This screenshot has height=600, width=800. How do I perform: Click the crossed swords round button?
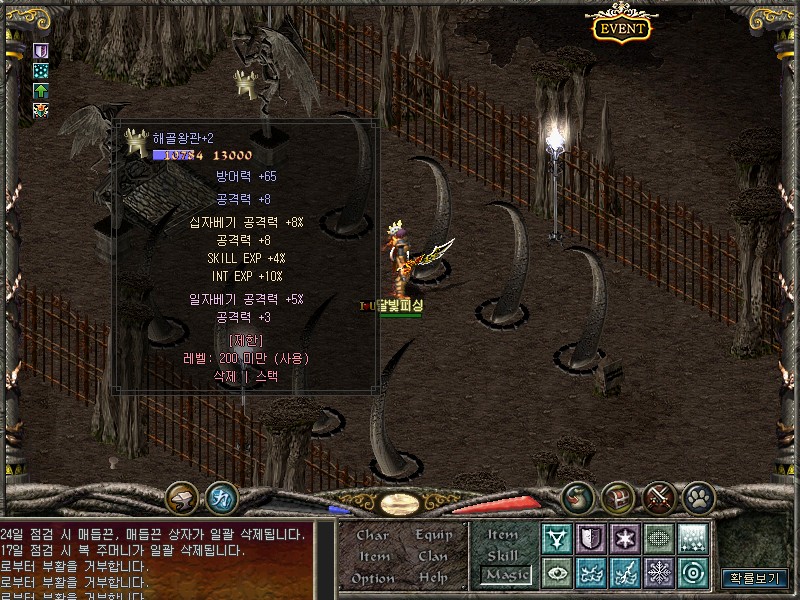pos(658,496)
